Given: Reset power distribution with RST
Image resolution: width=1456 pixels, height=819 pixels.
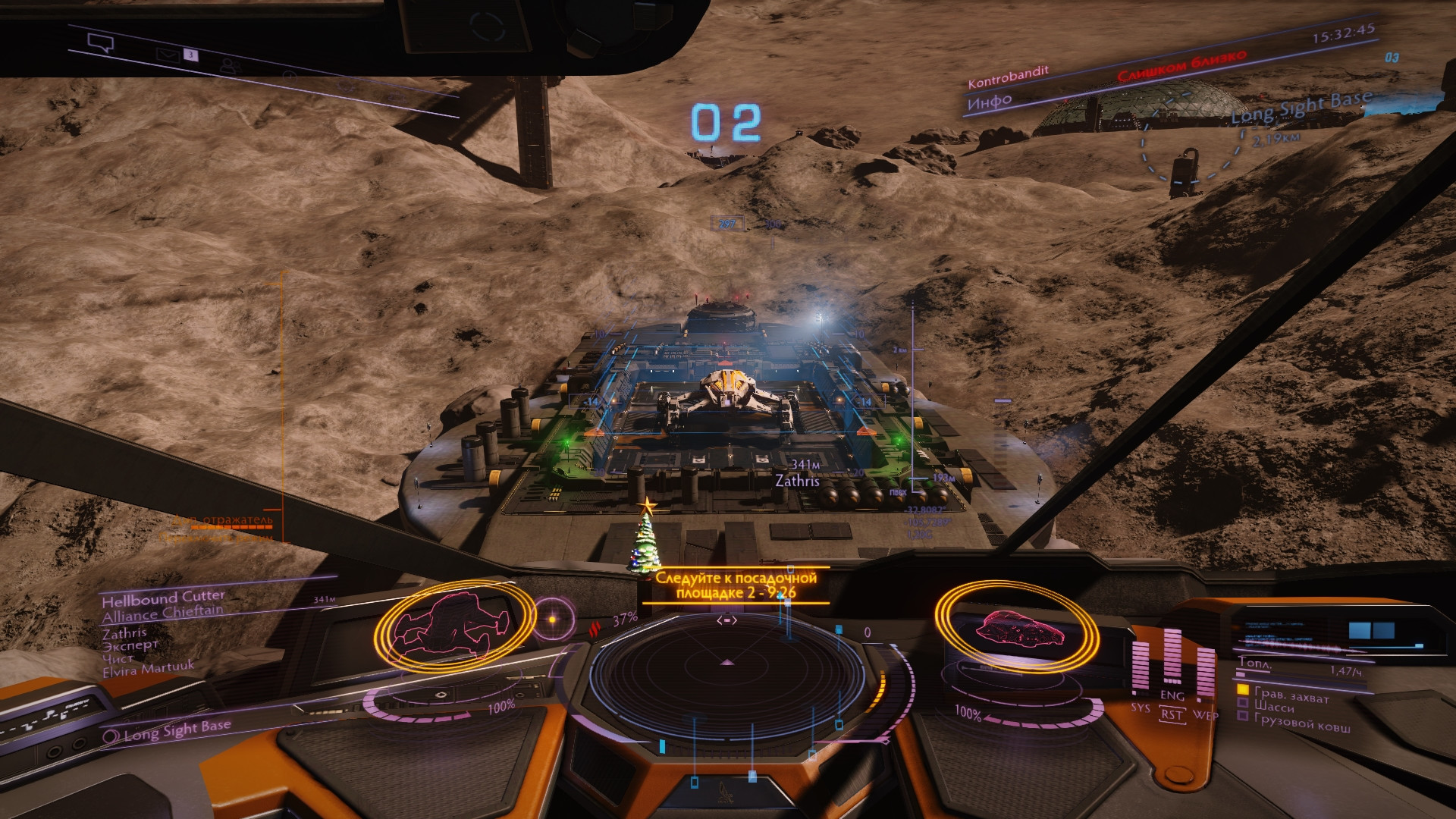Looking at the screenshot, I should [x=1172, y=714].
